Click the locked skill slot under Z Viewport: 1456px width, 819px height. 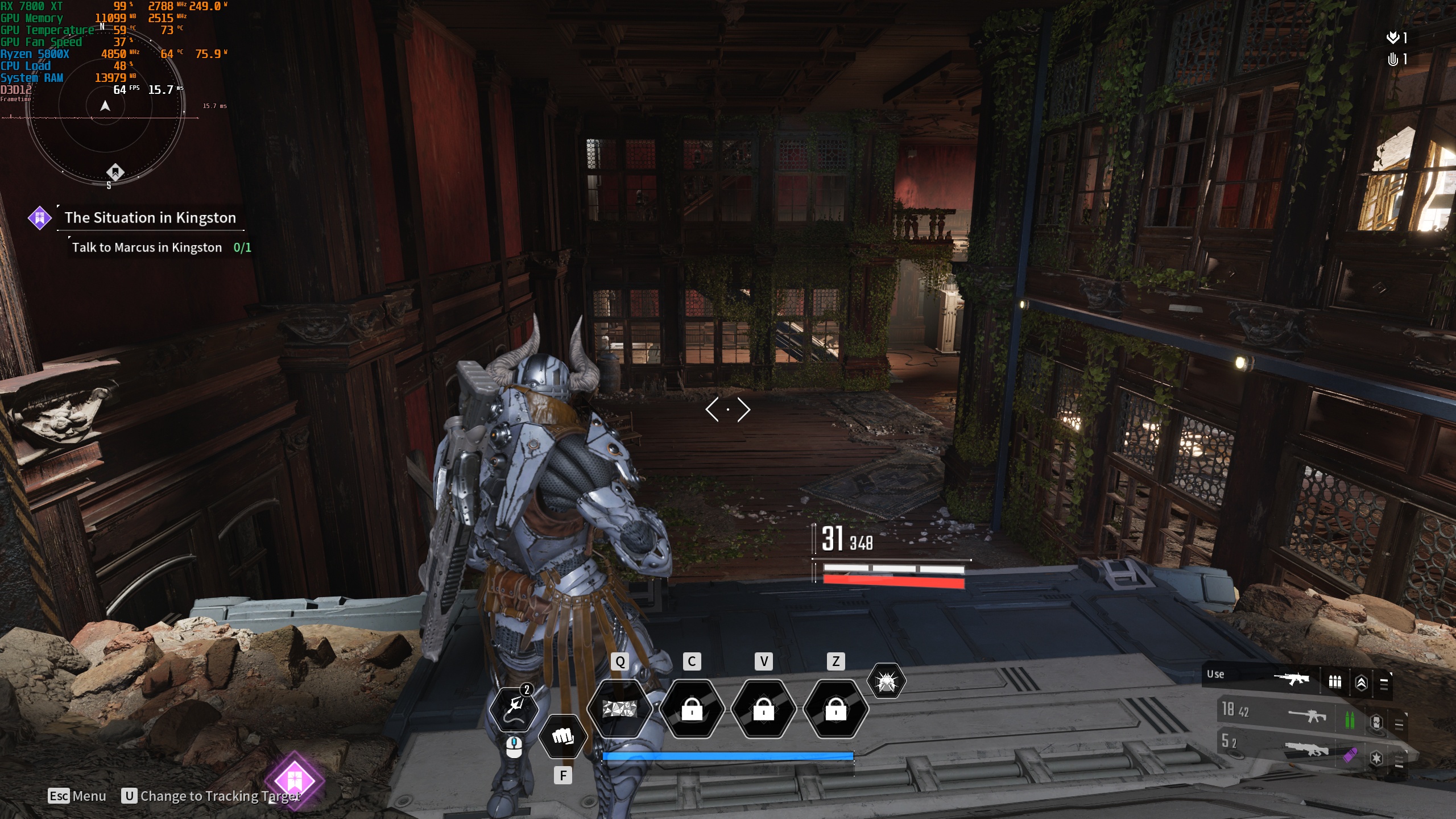[835, 709]
